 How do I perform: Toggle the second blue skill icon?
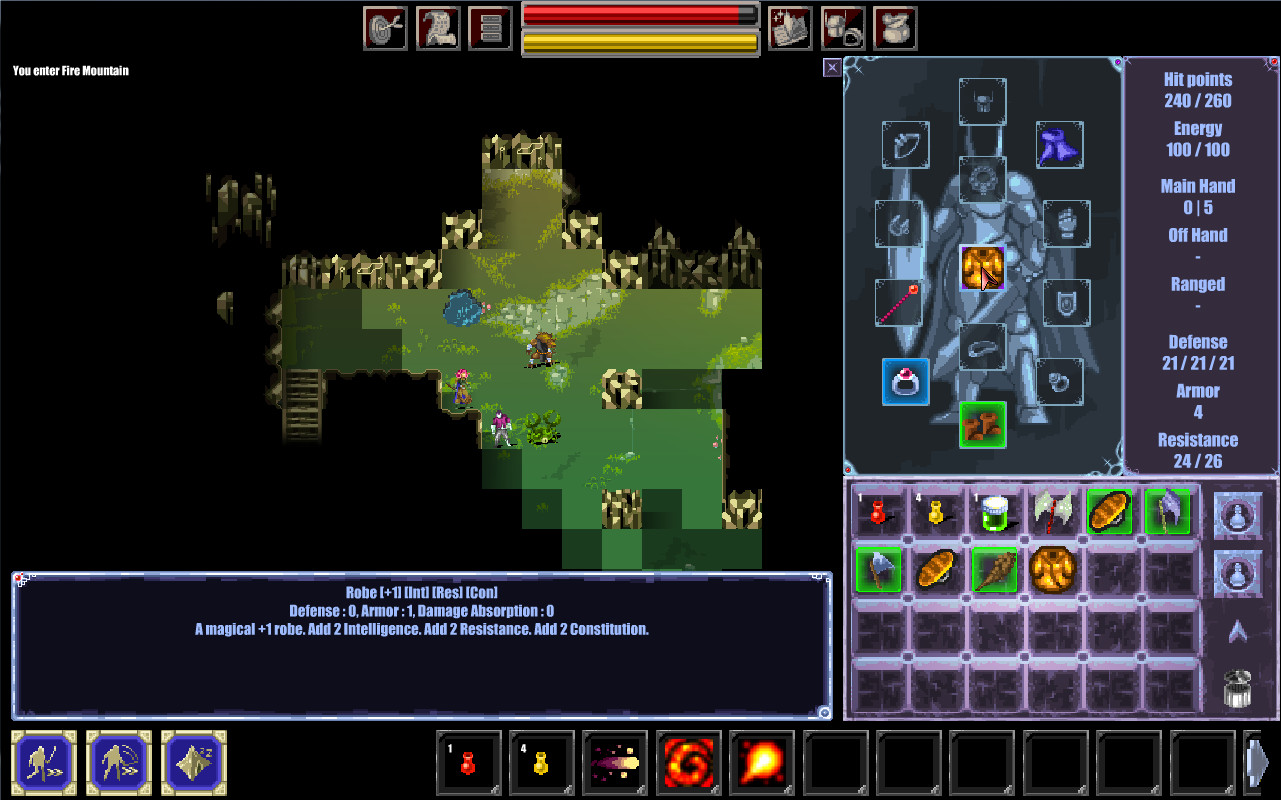coord(118,763)
